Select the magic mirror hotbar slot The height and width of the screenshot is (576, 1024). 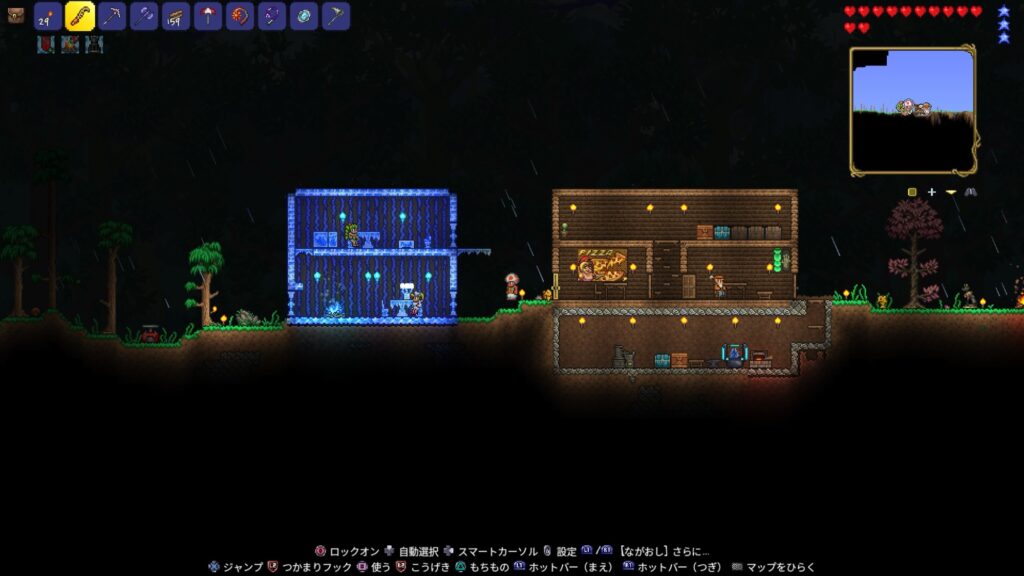pos(304,16)
